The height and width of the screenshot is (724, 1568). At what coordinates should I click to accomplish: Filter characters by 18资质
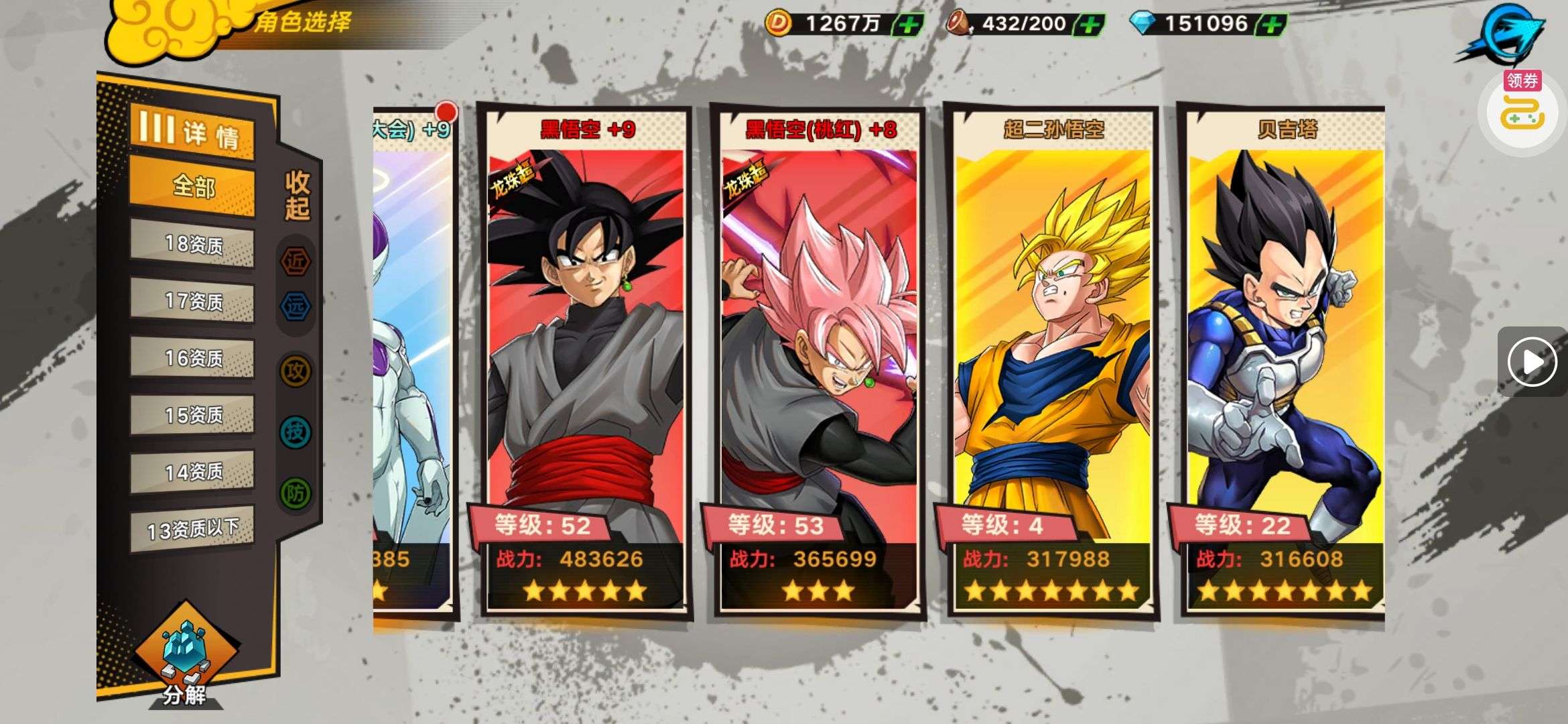tap(192, 244)
